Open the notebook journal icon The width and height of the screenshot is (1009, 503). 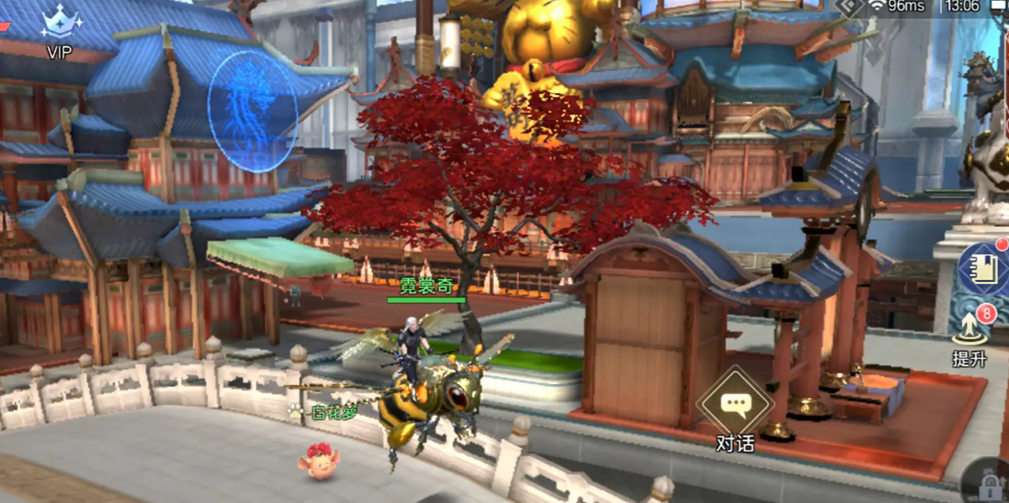tap(984, 266)
